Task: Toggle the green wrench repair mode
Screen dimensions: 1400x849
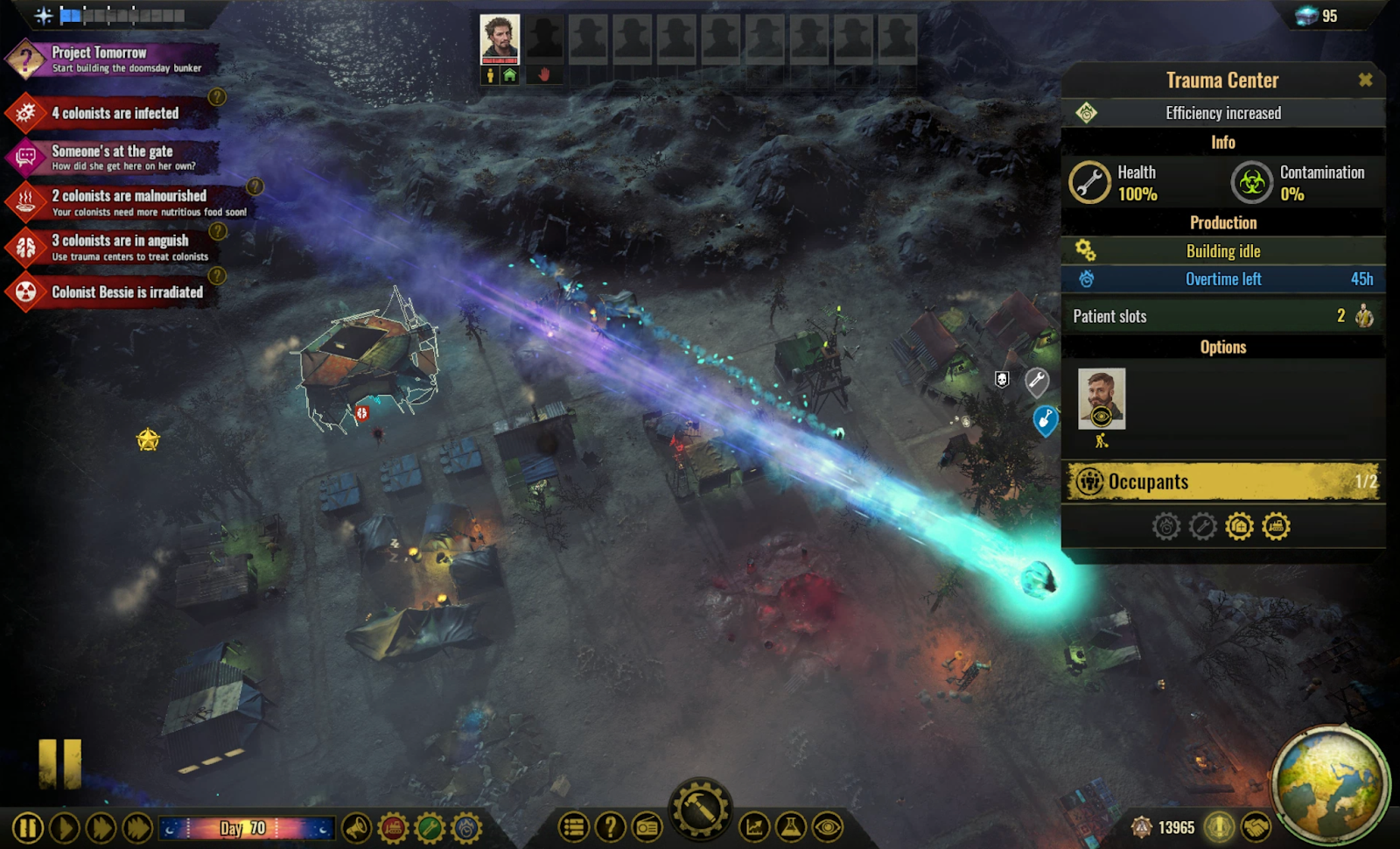Action: (430, 827)
